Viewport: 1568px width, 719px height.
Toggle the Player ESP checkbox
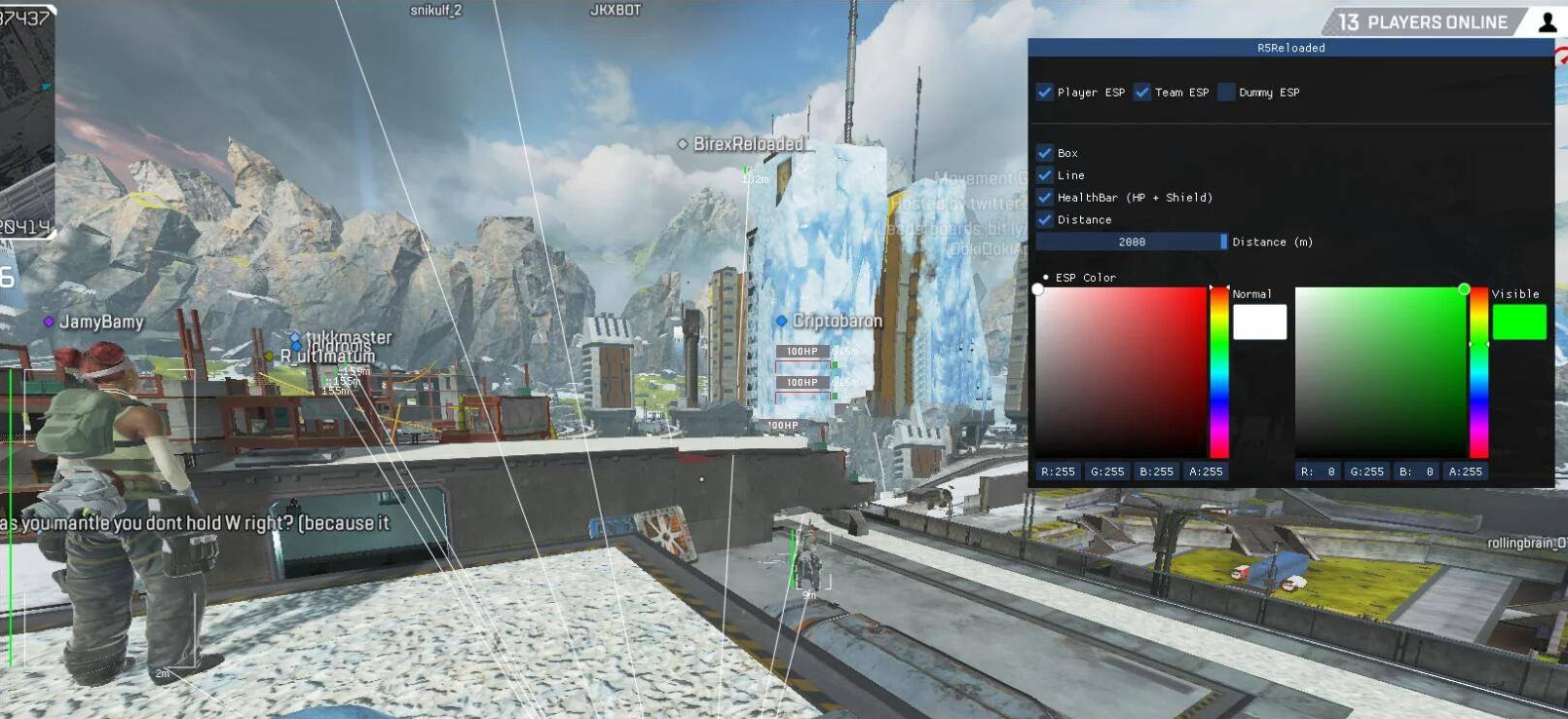[1045, 93]
